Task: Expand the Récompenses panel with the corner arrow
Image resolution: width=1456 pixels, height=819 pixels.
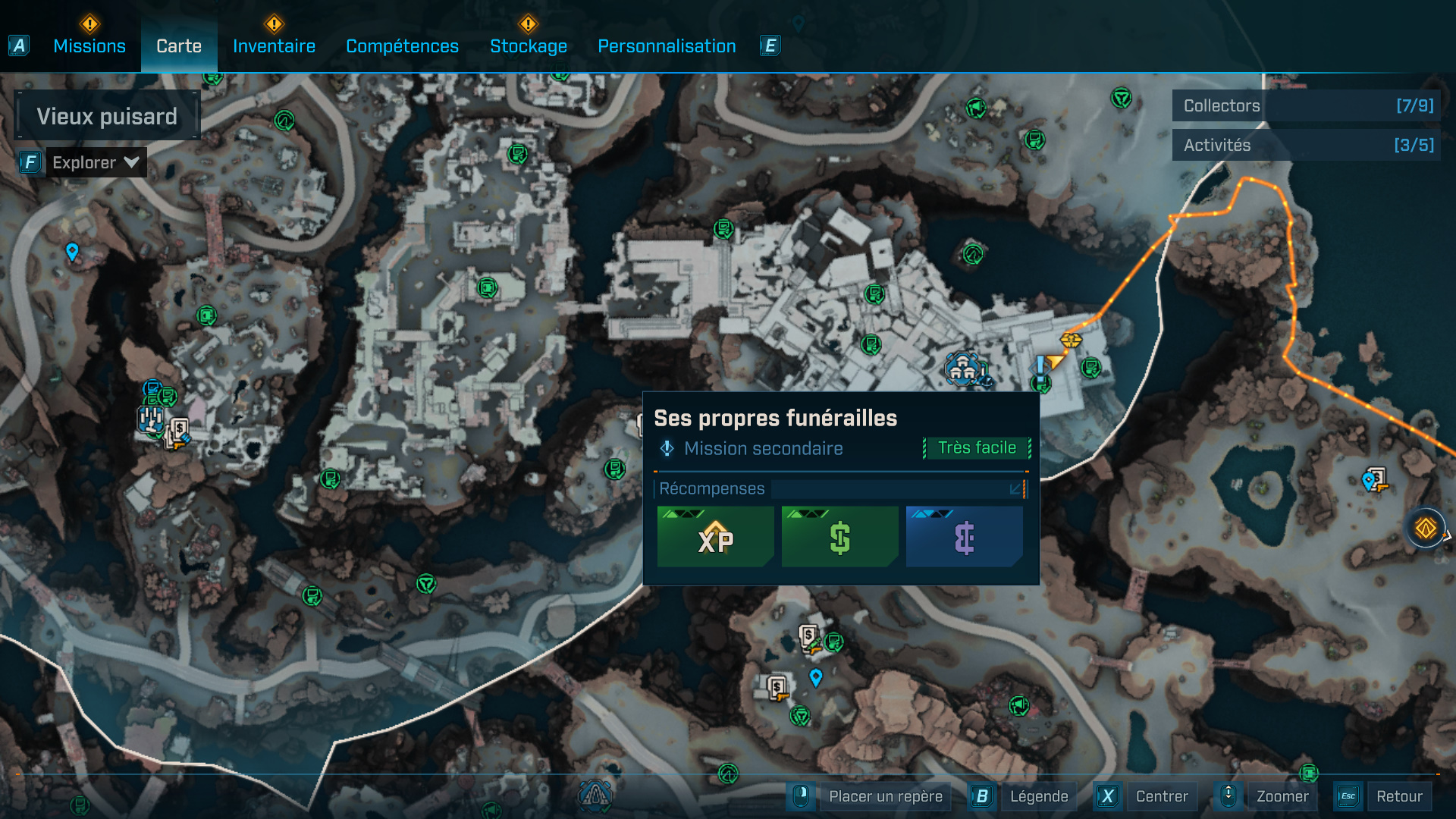Action: coord(1014,489)
